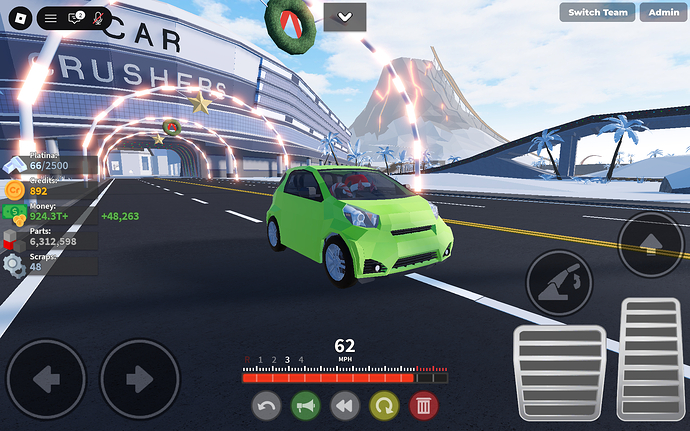Honk using the green megaphone button

(305, 405)
